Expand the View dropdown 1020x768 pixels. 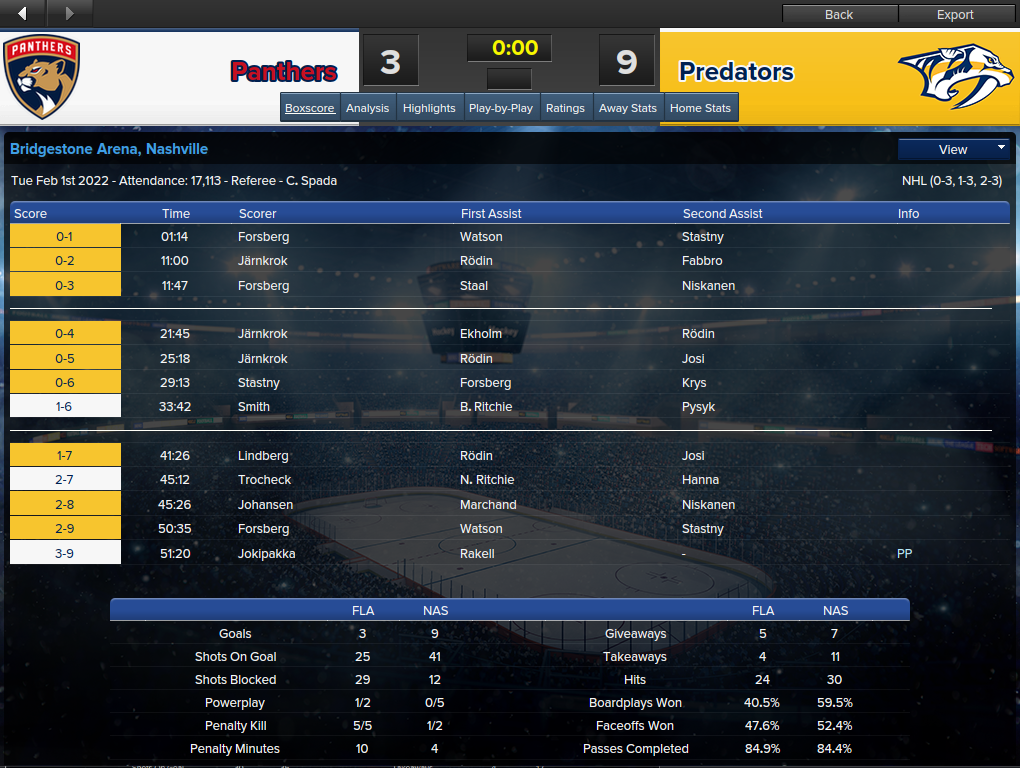click(954, 149)
